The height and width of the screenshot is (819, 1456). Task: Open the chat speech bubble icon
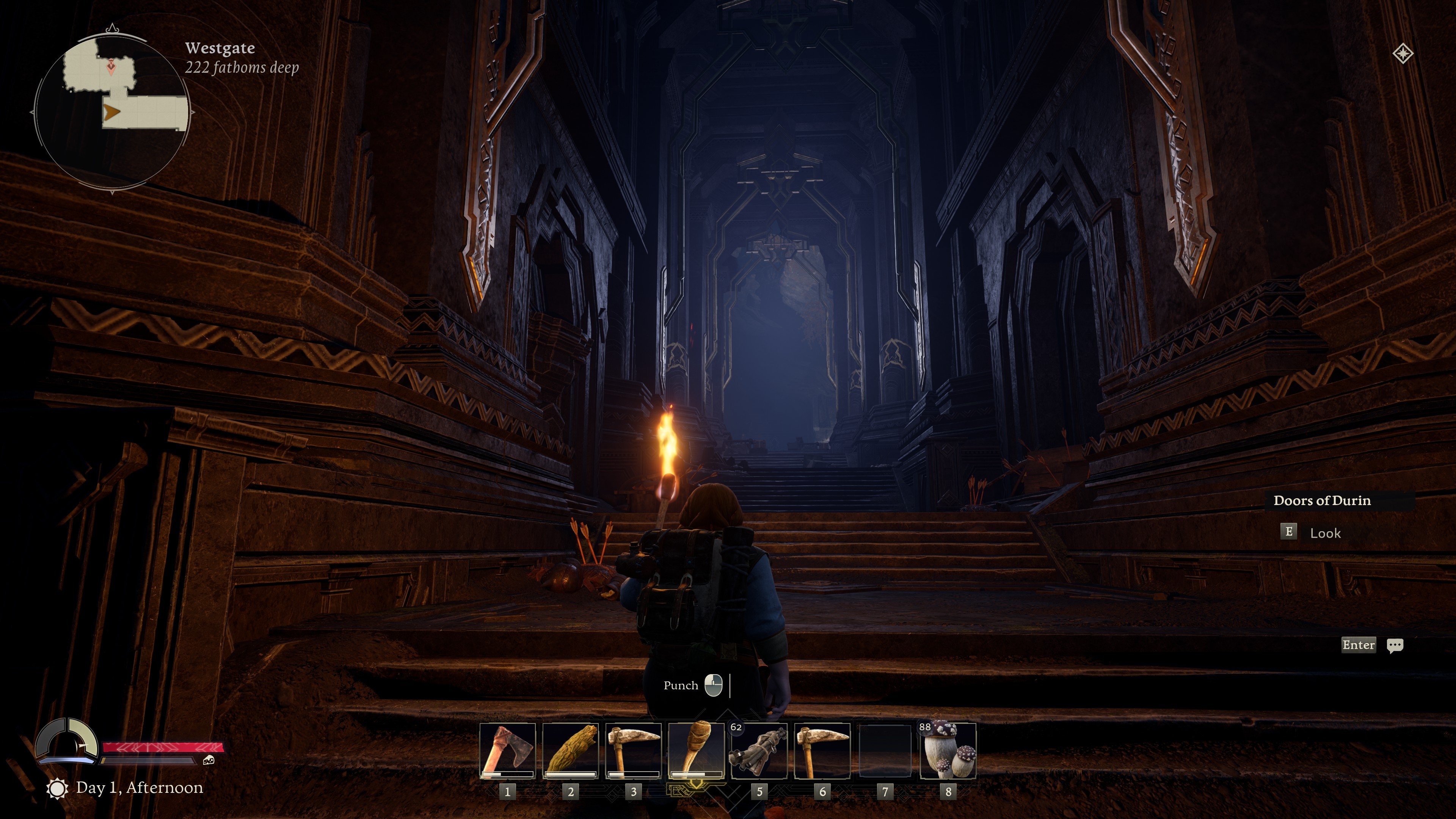click(x=1395, y=645)
